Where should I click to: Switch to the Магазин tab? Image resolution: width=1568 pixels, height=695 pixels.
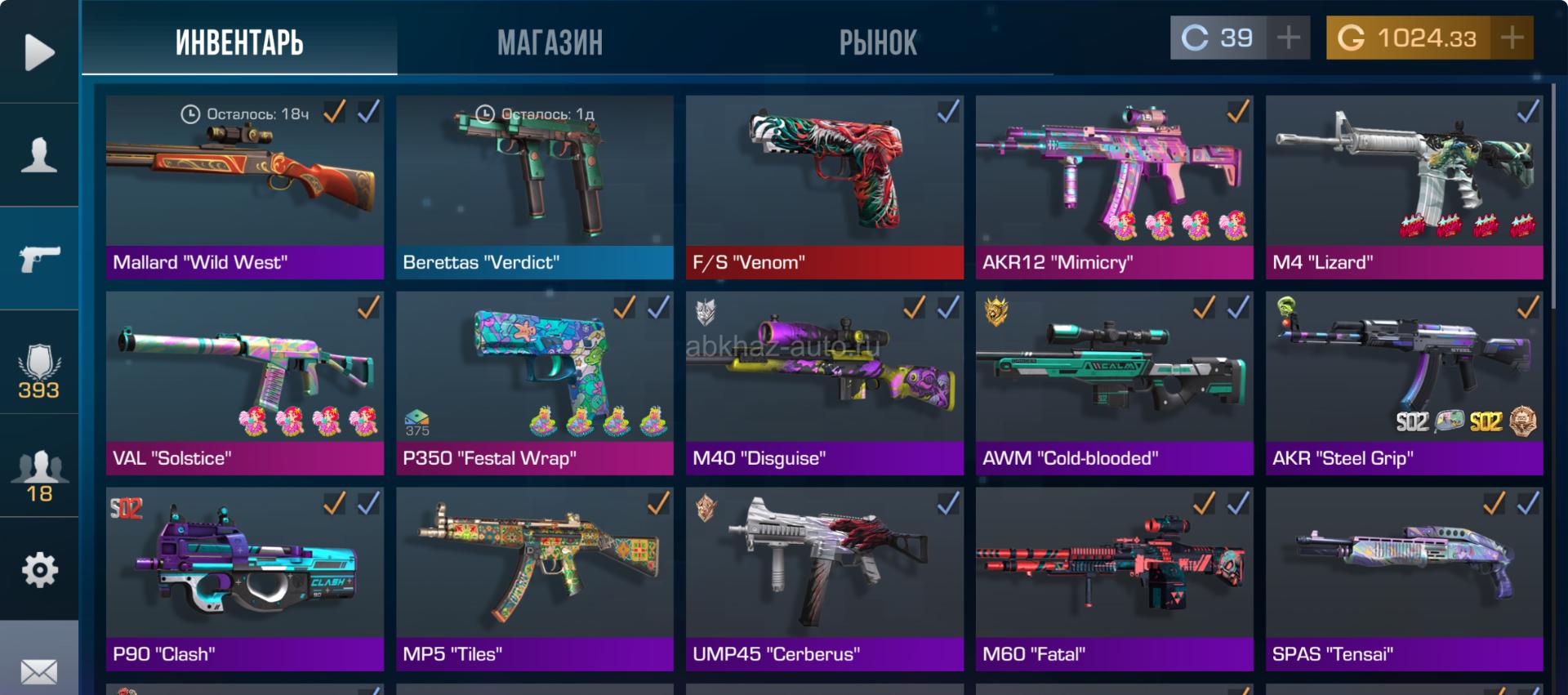pyautogui.click(x=550, y=42)
